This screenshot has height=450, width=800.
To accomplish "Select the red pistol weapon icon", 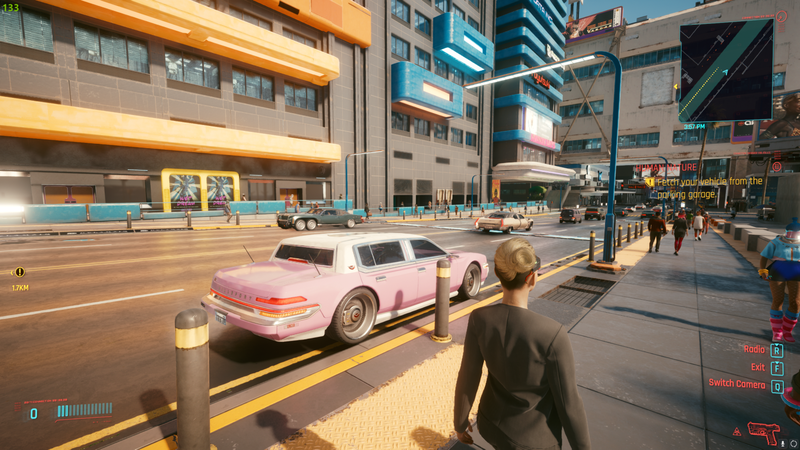I will coord(763,432).
